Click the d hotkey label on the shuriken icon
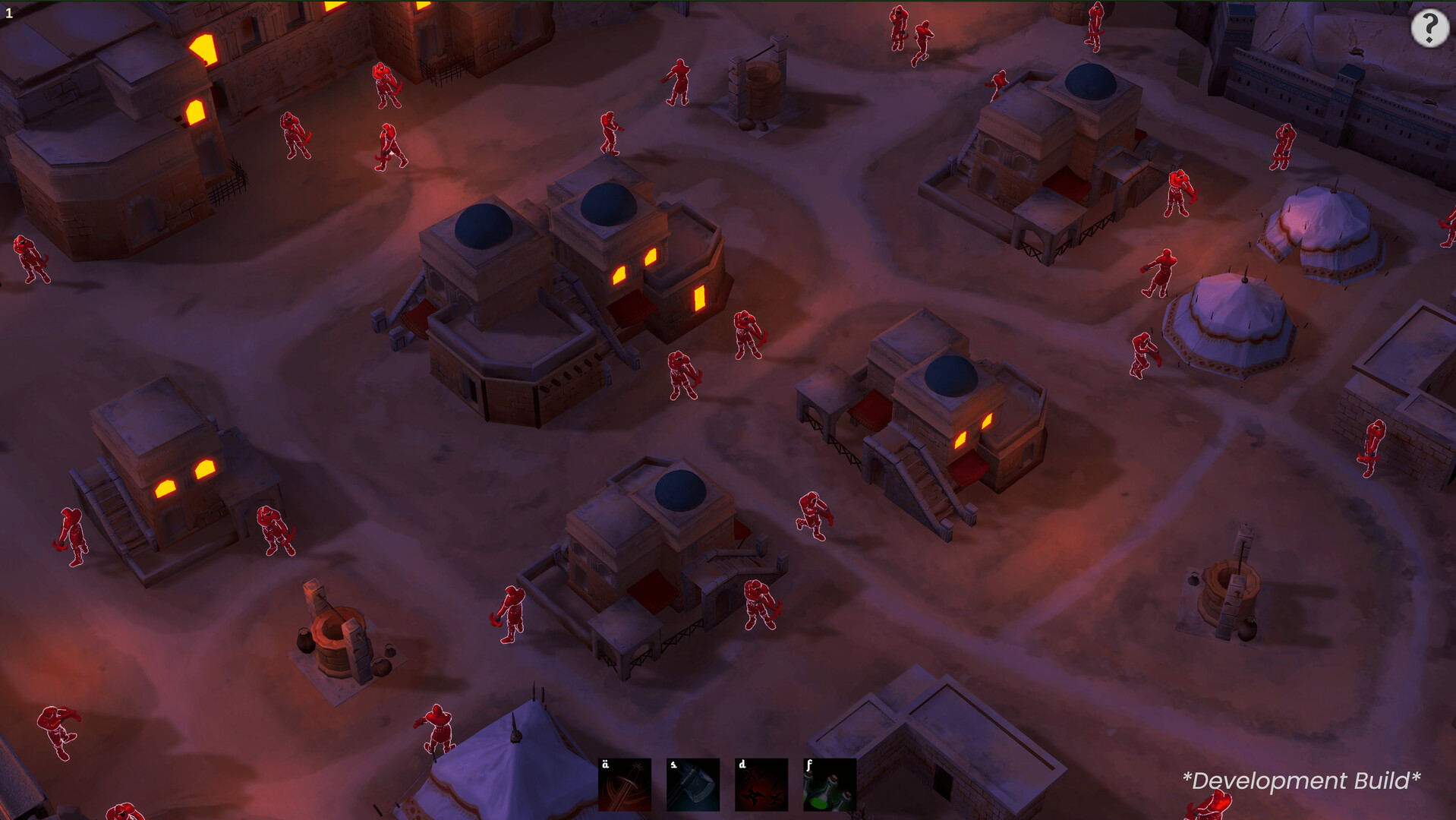Screen dimensions: 1456x820 742,765
